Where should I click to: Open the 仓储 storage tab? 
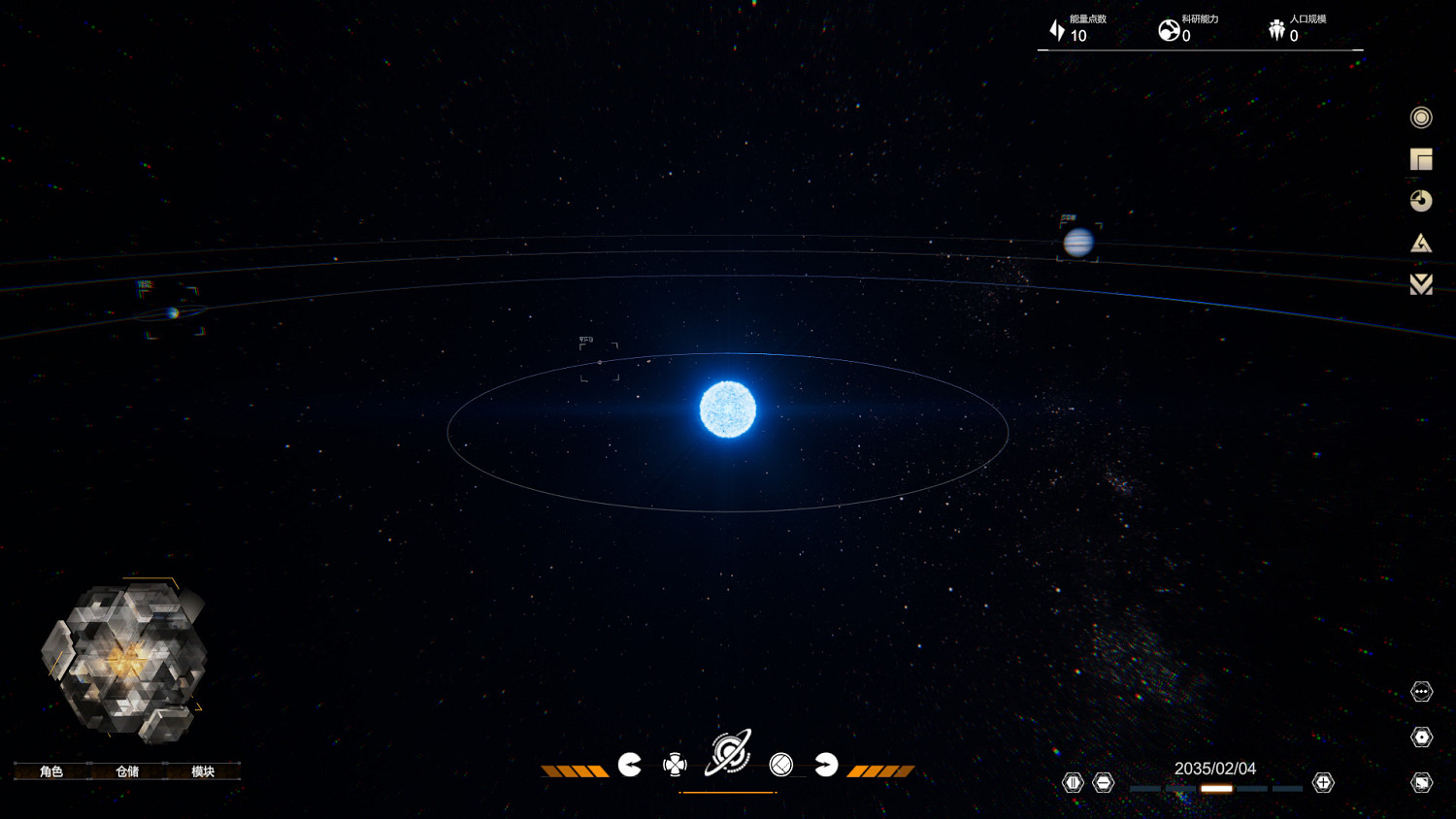127,771
